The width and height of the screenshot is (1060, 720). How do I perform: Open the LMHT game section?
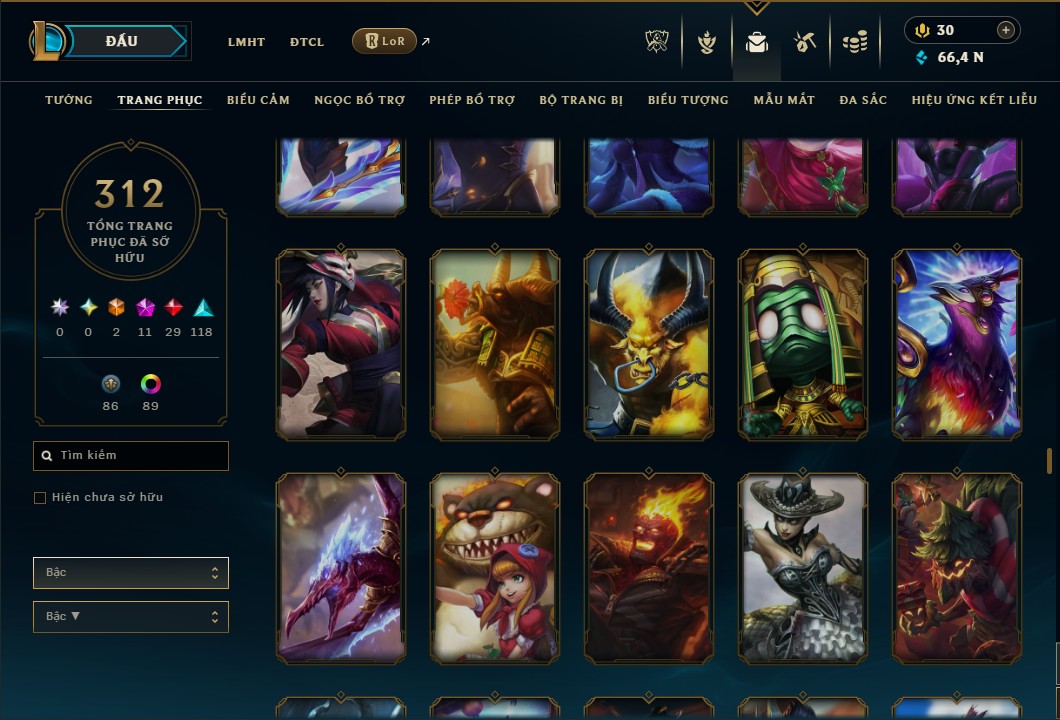246,42
